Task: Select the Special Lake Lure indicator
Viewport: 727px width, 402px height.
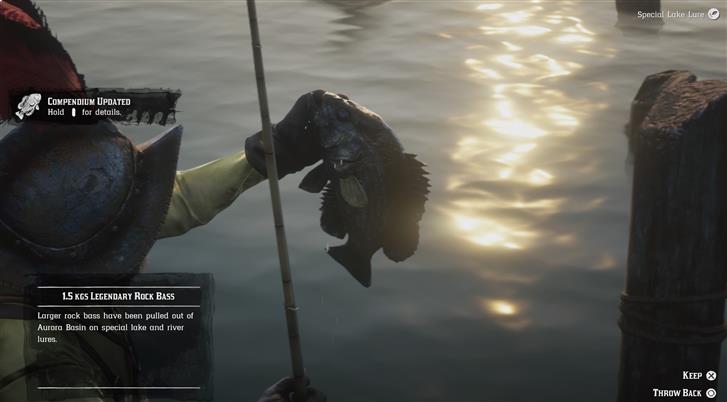Action: click(672, 14)
